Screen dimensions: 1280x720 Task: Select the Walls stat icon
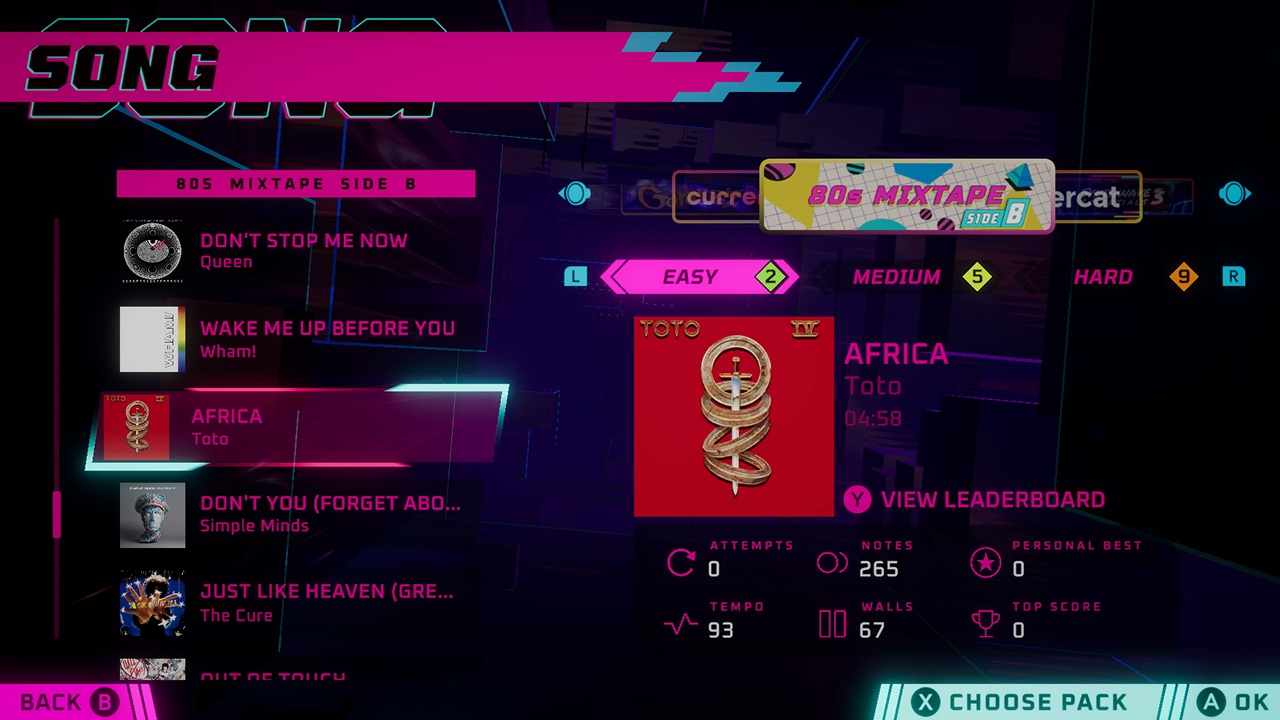pos(832,624)
